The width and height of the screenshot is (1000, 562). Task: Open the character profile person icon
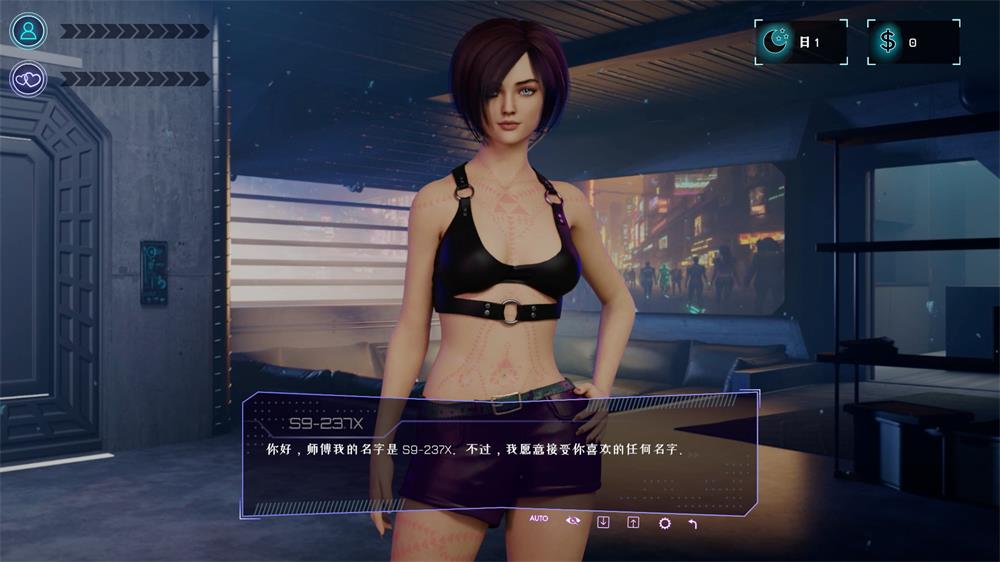[28, 31]
